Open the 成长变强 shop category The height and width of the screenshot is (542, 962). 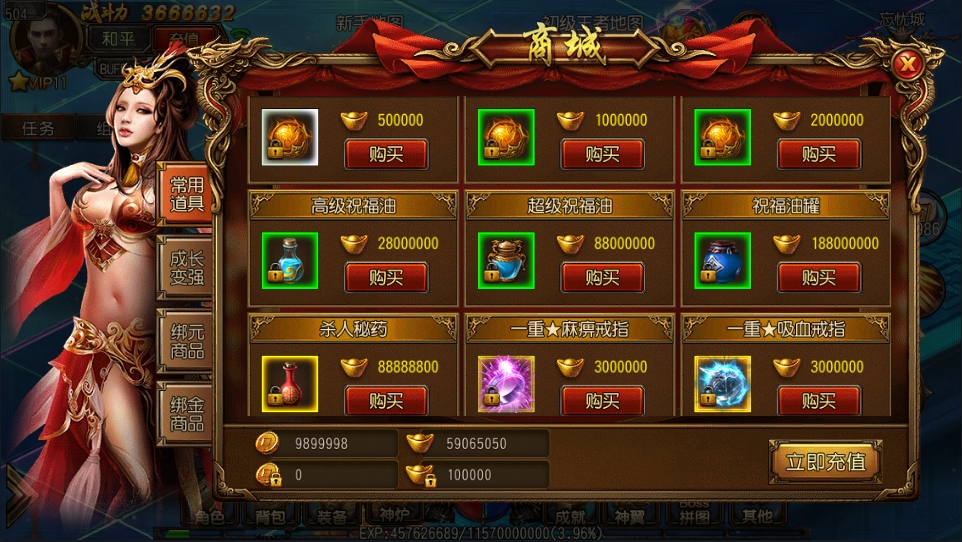(186, 265)
